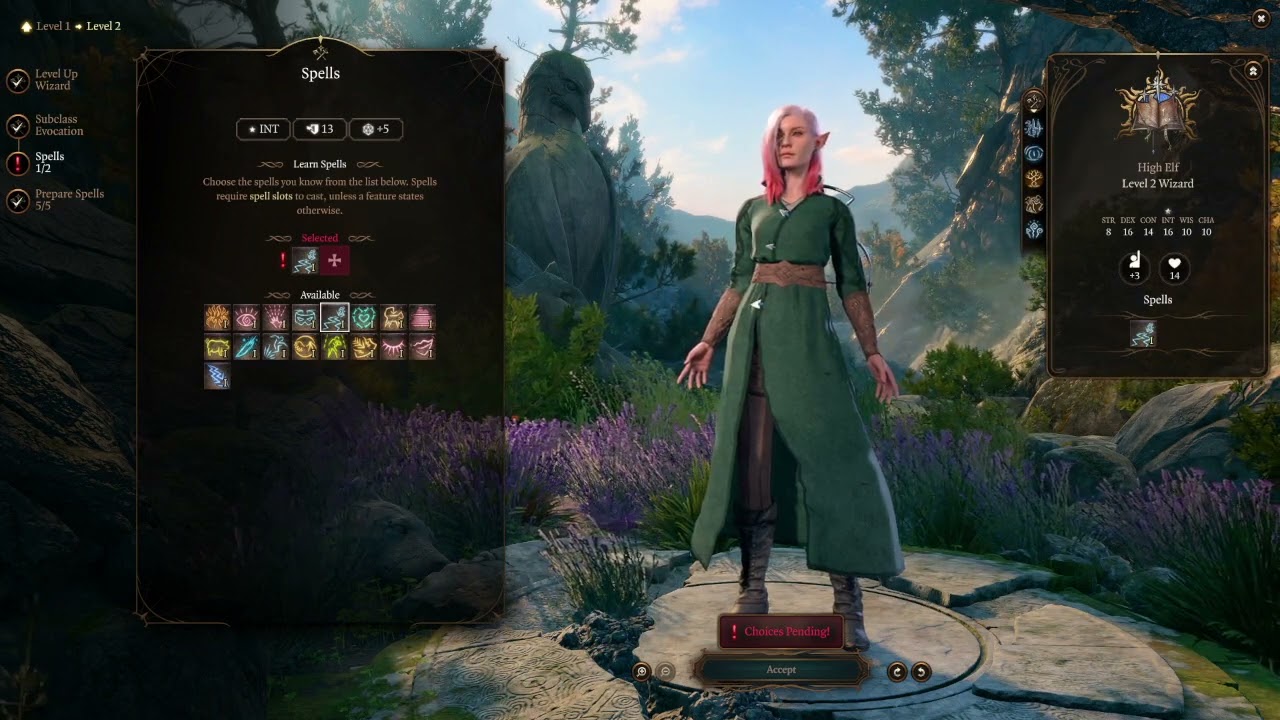The height and width of the screenshot is (720, 1280).
Task: Accept the level up choices
Action: (x=781, y=670)
